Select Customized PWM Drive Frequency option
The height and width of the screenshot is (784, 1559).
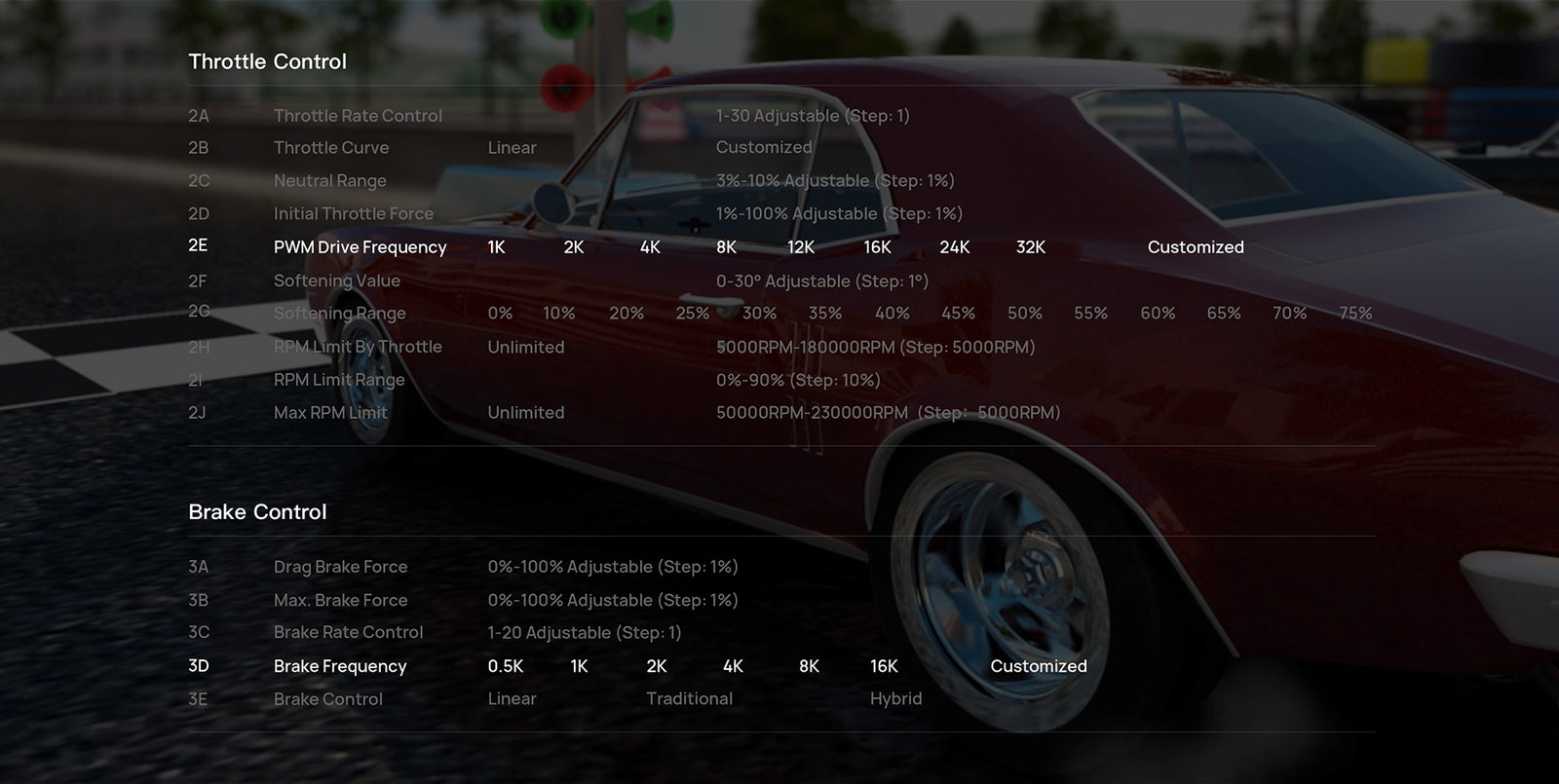click(x=1195, y=247)
